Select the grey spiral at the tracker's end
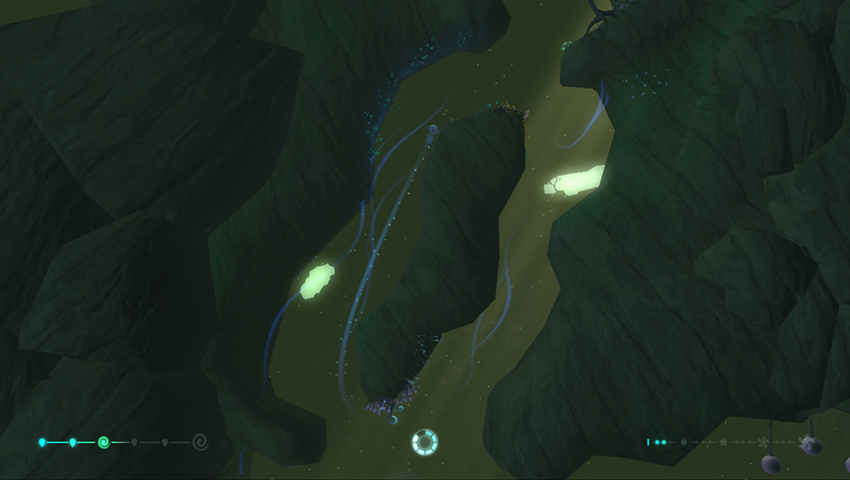Viewport: 850px width, 480px height. coord(200,441)
